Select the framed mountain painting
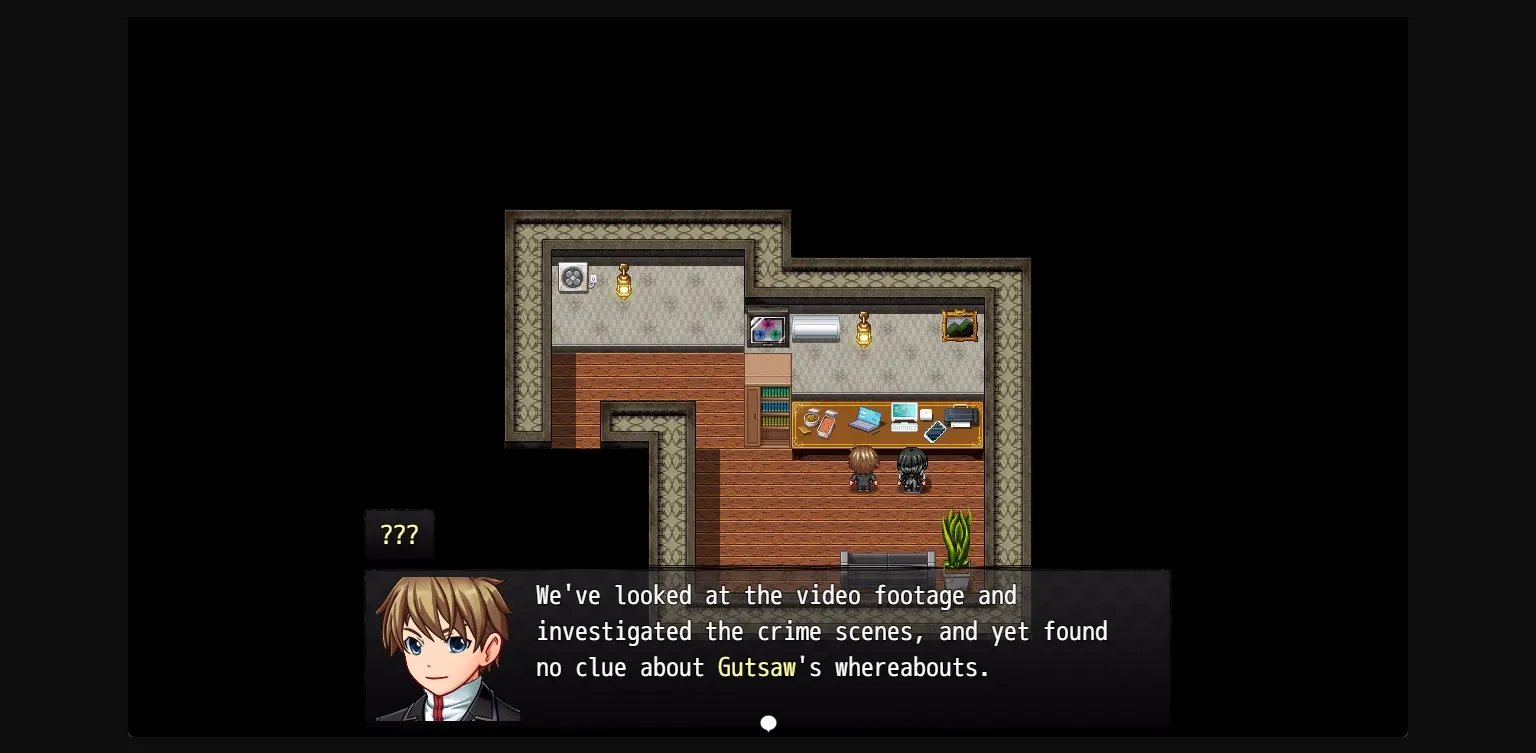Image resolution: width=1536 pixels, height=753 pixels. point(959,325)
